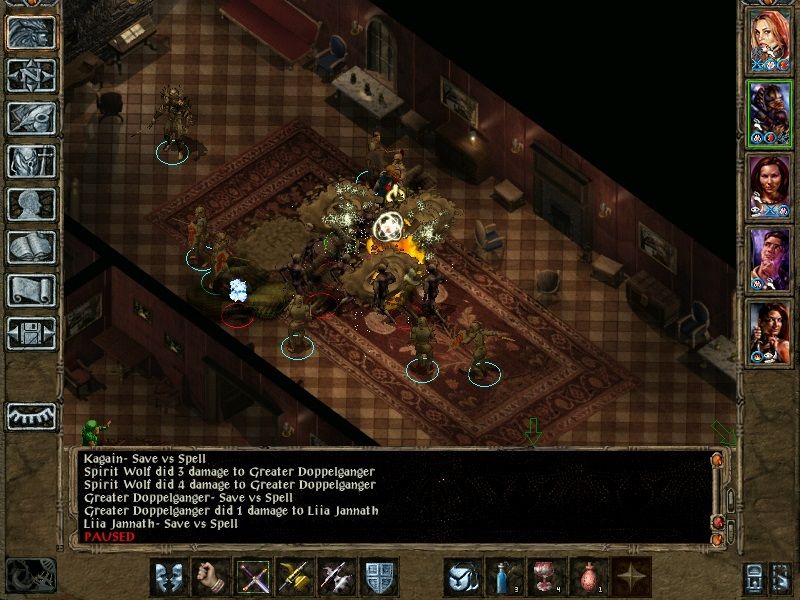
Task: Toggle pause with the clock button
Action: click(30, 576)
